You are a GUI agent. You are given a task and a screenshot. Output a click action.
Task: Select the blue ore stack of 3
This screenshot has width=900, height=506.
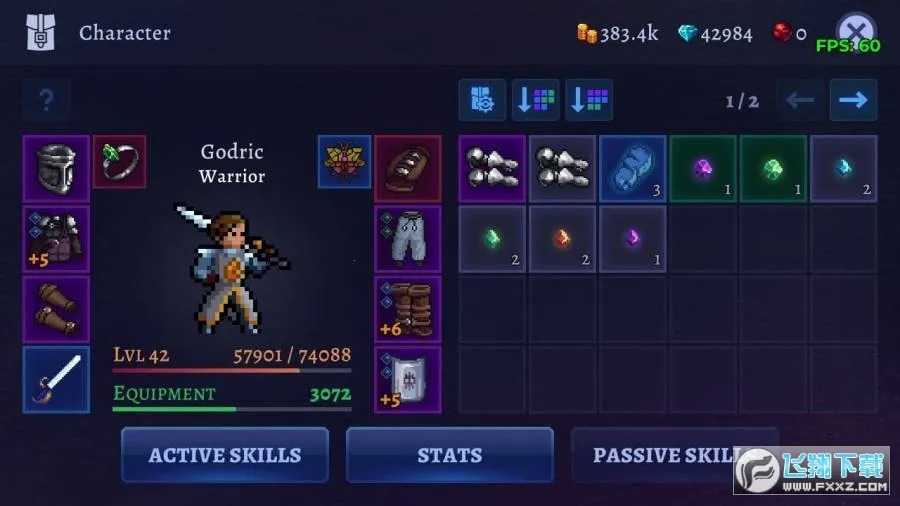(632, 169)
